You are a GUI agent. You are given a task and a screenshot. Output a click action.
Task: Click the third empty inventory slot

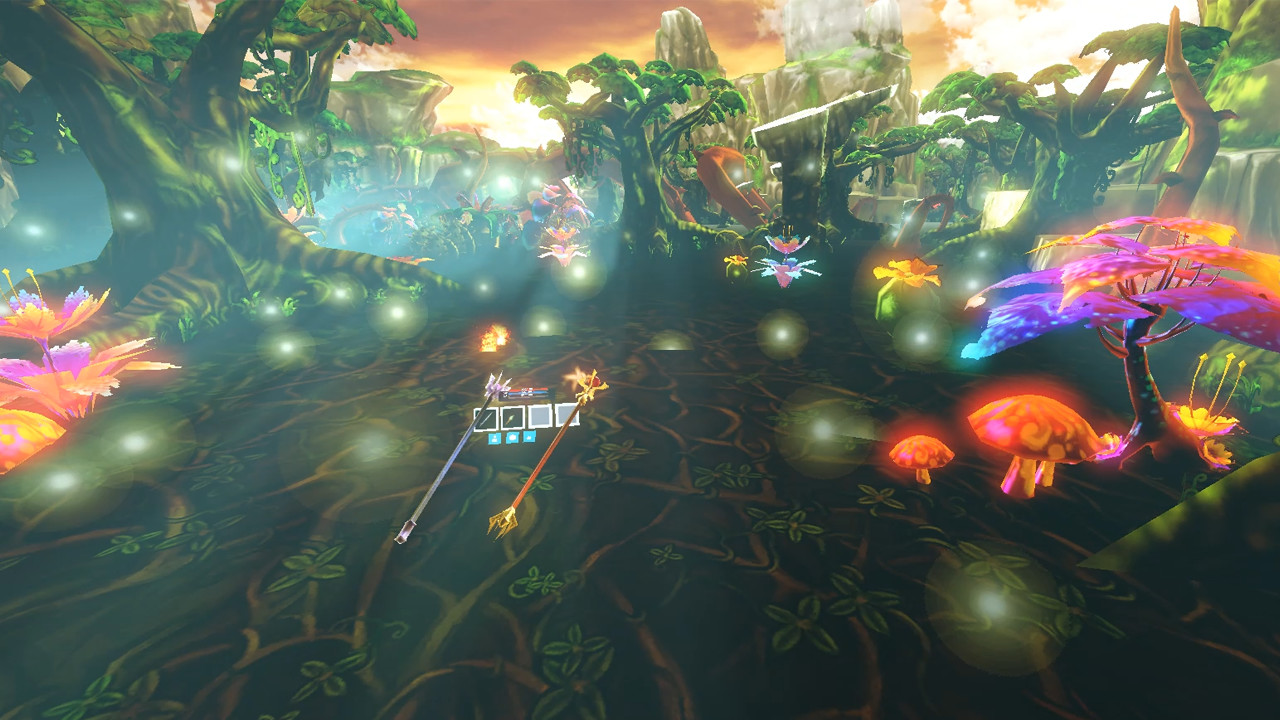click(x=538, y=415)
